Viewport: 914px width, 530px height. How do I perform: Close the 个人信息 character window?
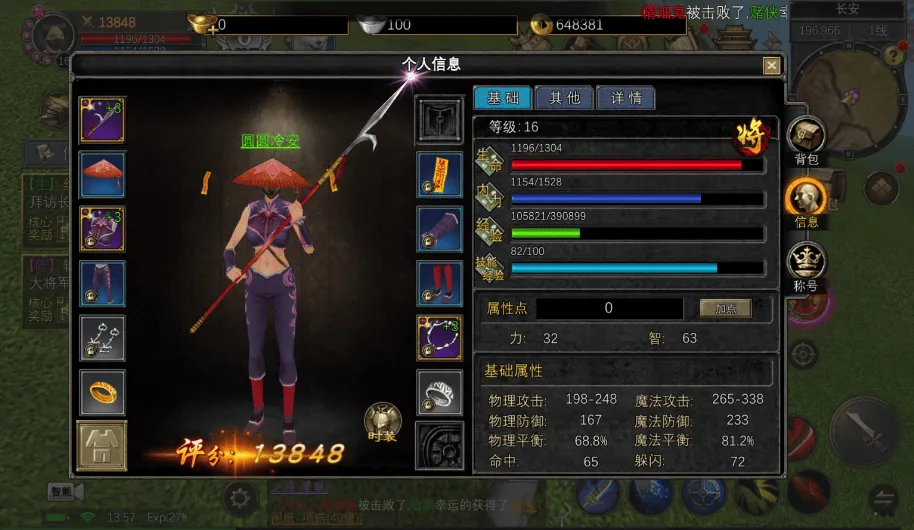771,66
